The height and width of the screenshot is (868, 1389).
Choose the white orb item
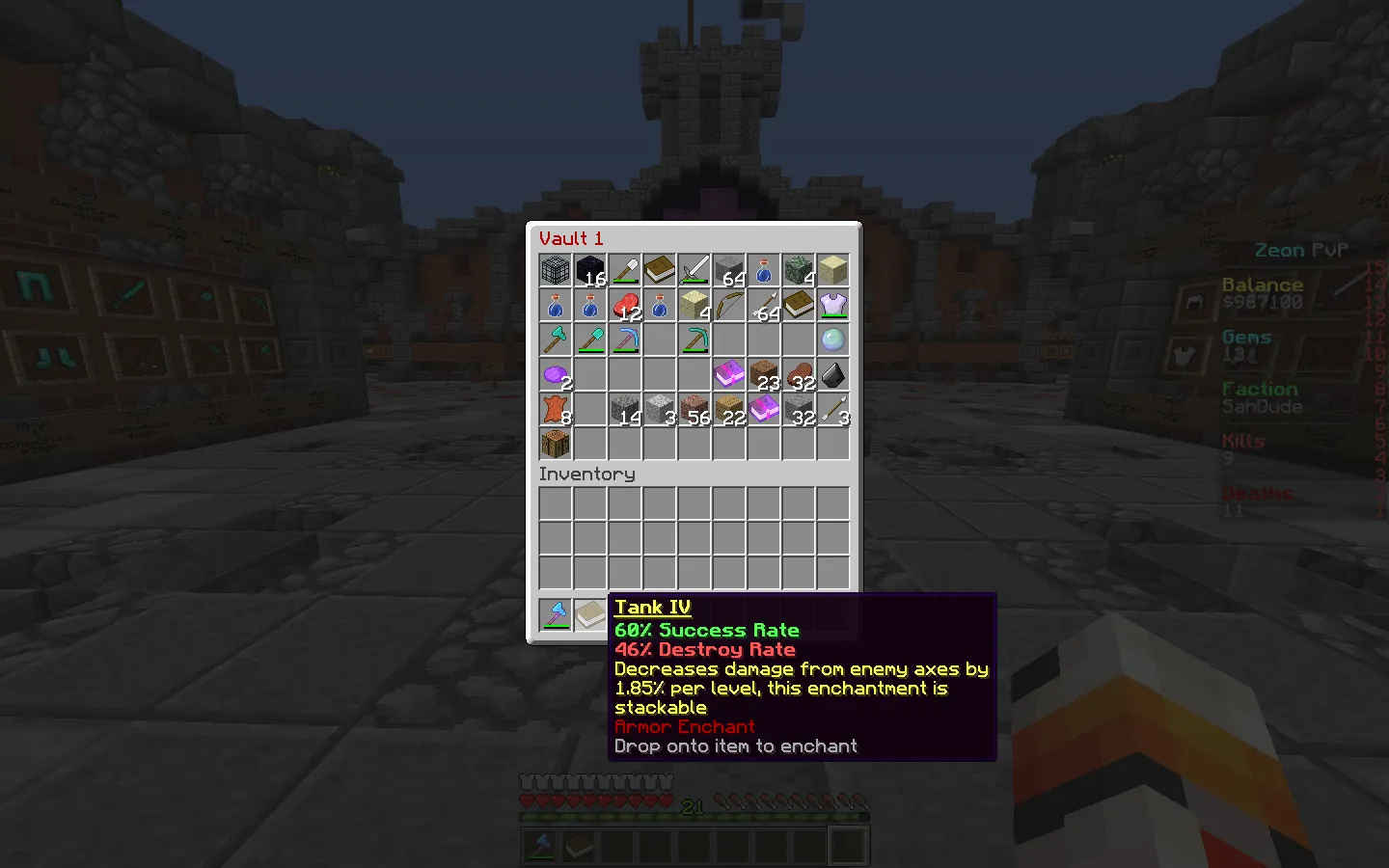click(833, 340)
